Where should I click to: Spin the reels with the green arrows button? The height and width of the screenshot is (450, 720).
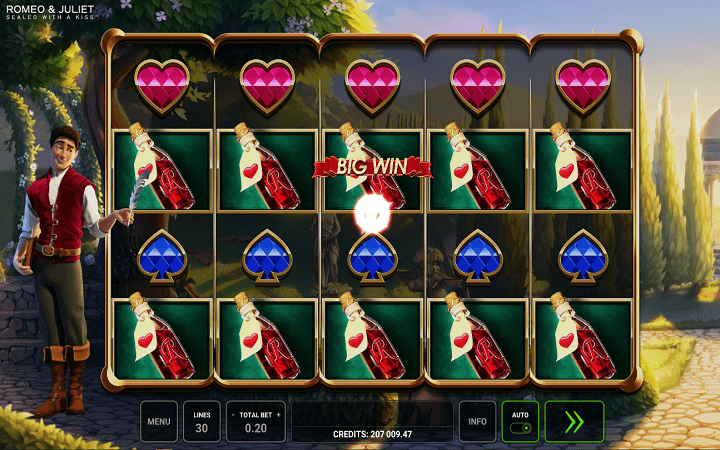(x=574, y=421)
